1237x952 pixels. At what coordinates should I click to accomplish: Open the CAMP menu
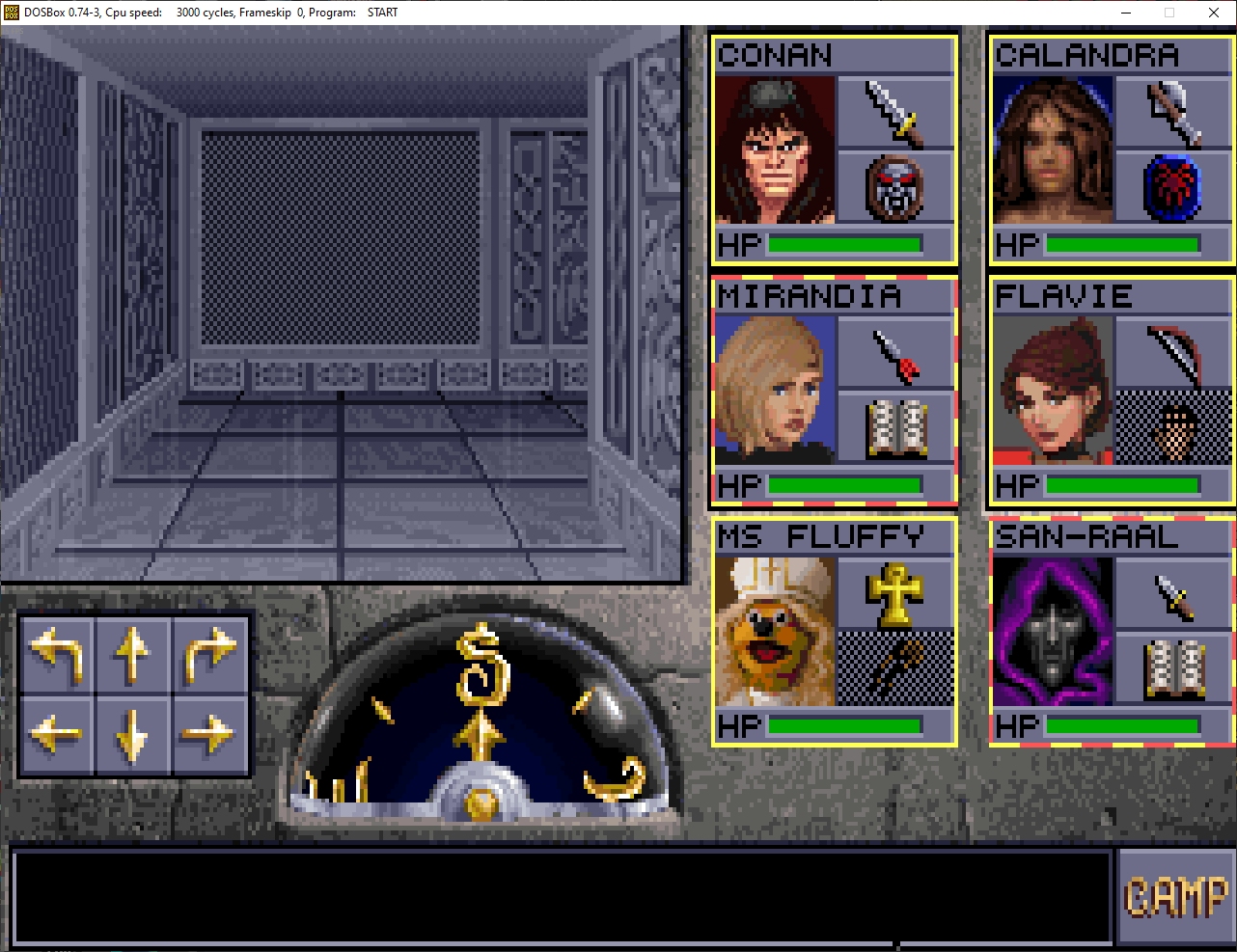click(1175, 897)
